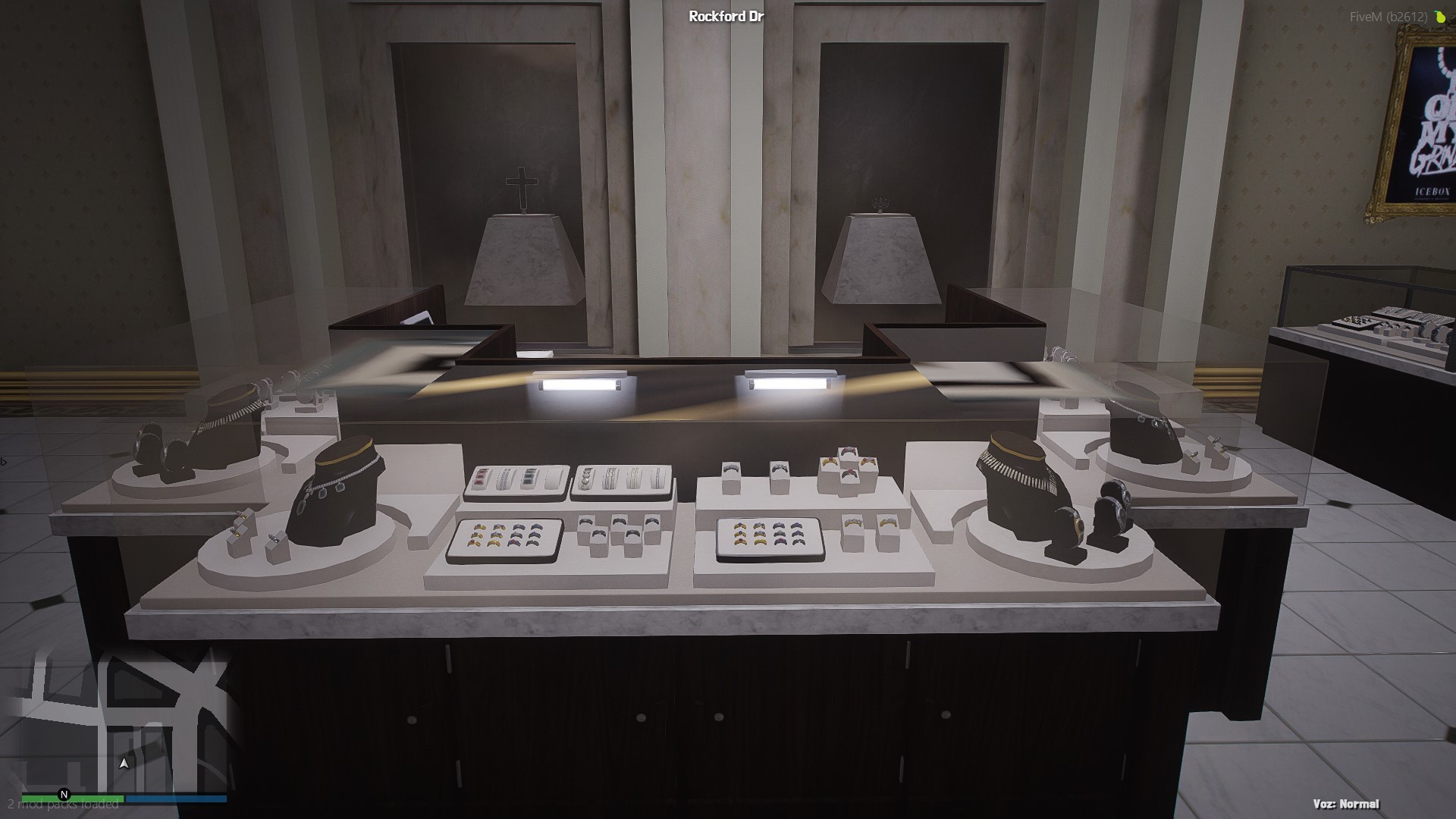The height and width of the screenshot is (819, 1456).
Task: Click the Rockford Dr street label
Action: click(x=726, y=14)
